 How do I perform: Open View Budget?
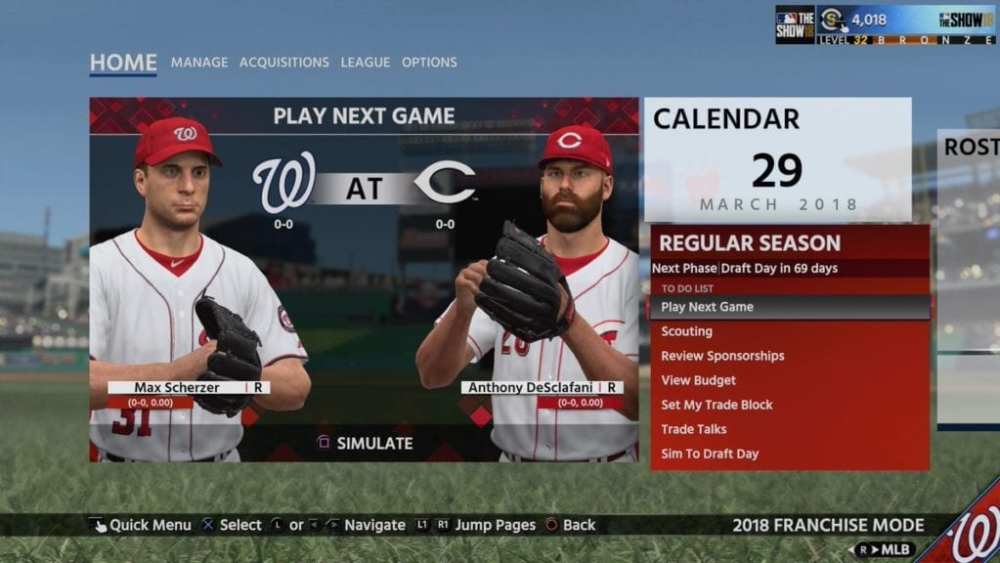[x=698, y=380]
